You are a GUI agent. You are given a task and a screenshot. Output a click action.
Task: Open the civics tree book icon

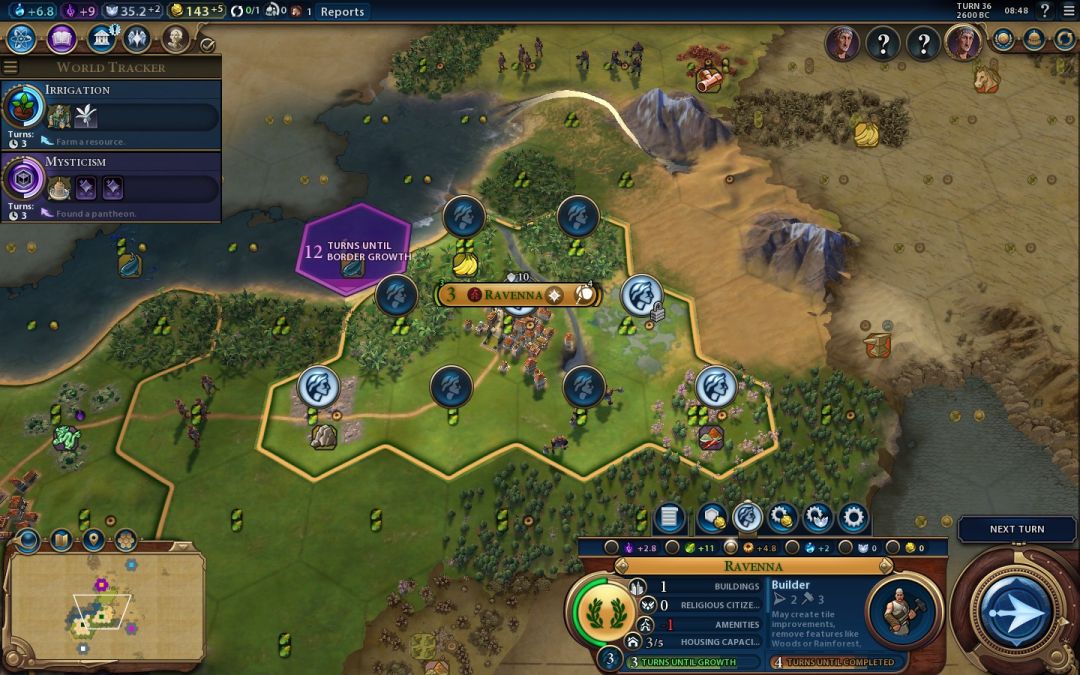click(x=61, y=39)
